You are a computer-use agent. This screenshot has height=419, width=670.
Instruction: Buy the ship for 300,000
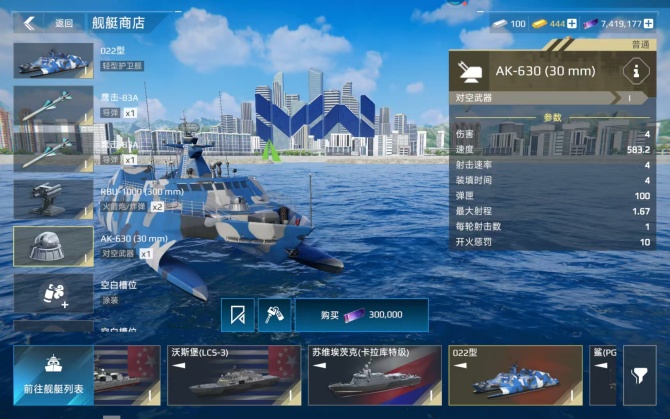361,314
